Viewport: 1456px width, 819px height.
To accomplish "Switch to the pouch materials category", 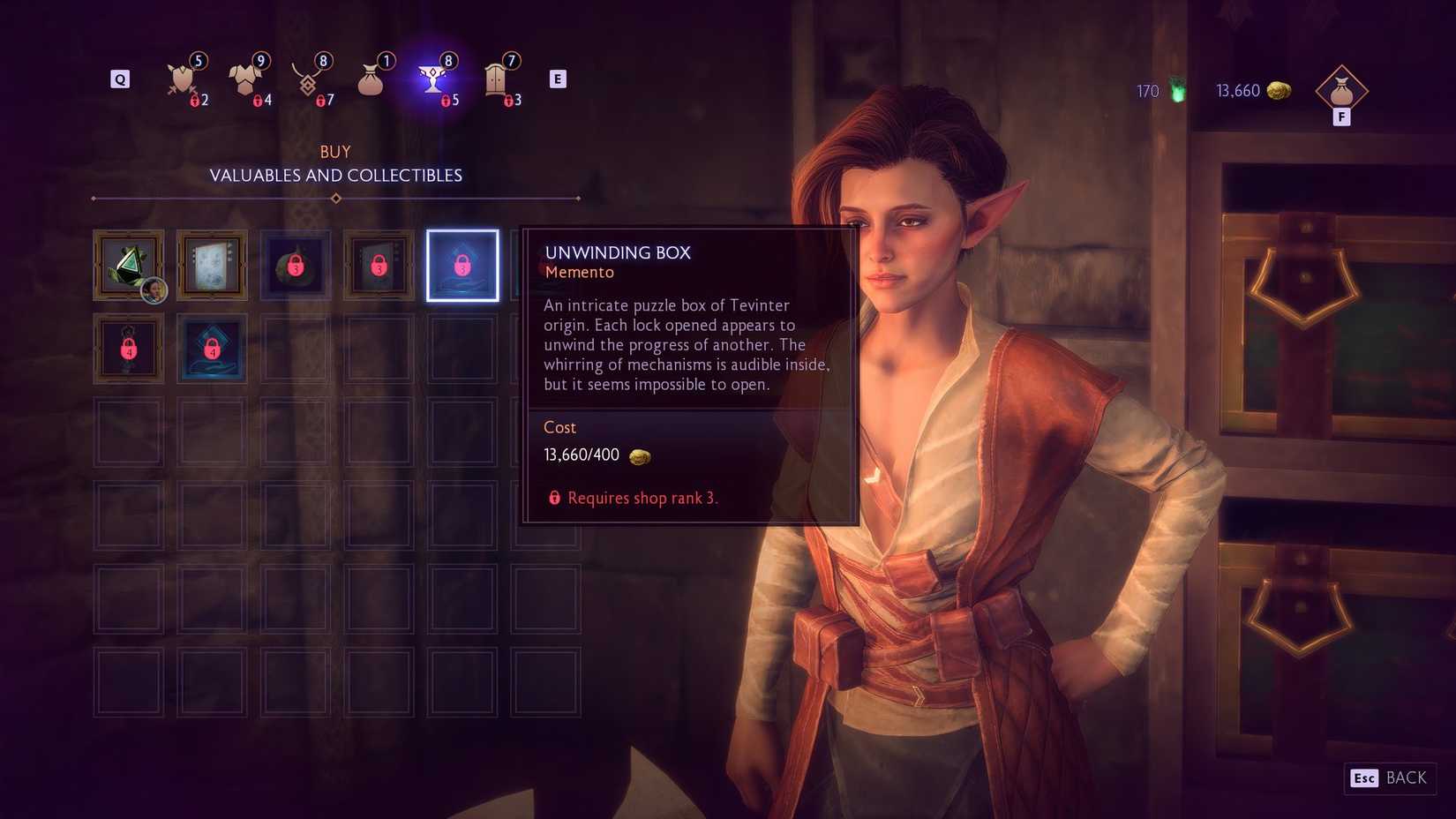I will point(371,79).
